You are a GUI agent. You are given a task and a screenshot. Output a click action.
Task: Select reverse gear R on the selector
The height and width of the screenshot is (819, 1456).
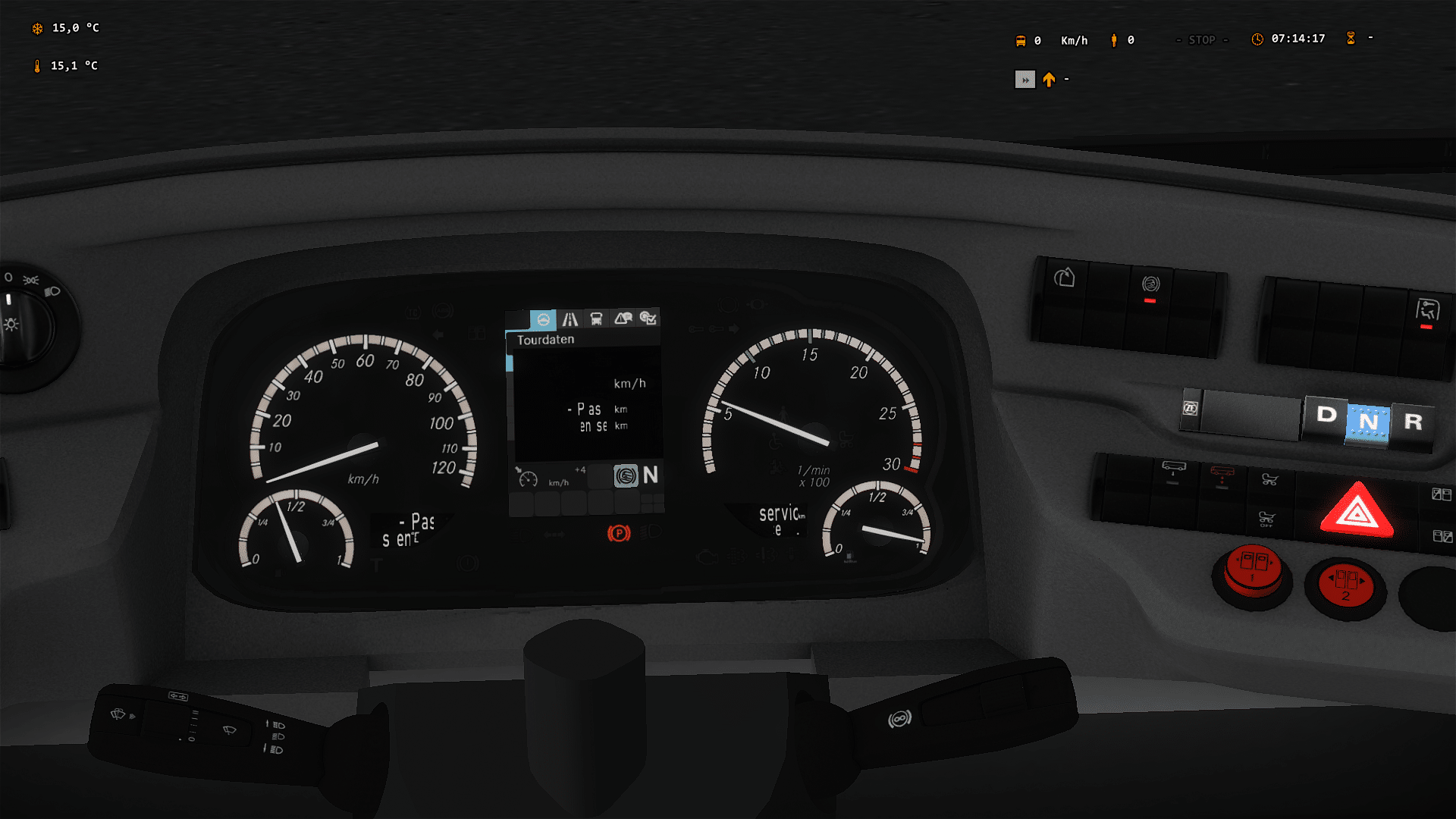click(x=1413, y=422)
